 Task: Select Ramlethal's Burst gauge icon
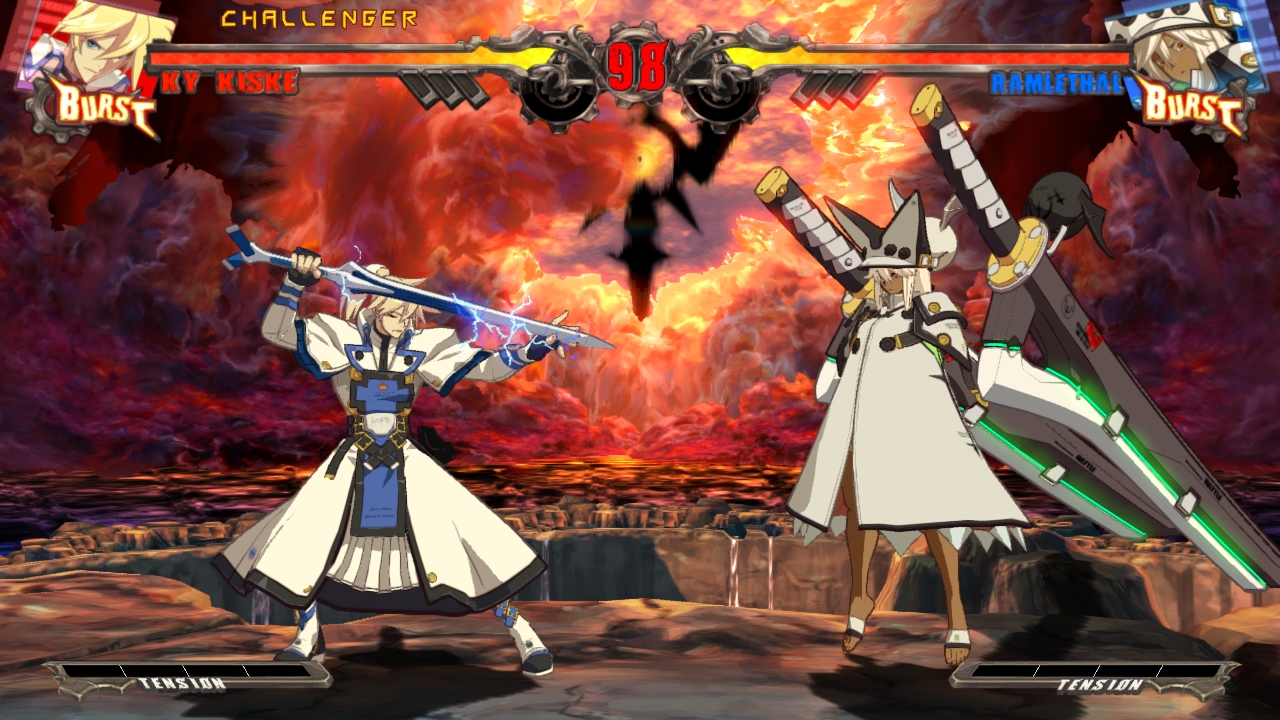pos(1190,105)
